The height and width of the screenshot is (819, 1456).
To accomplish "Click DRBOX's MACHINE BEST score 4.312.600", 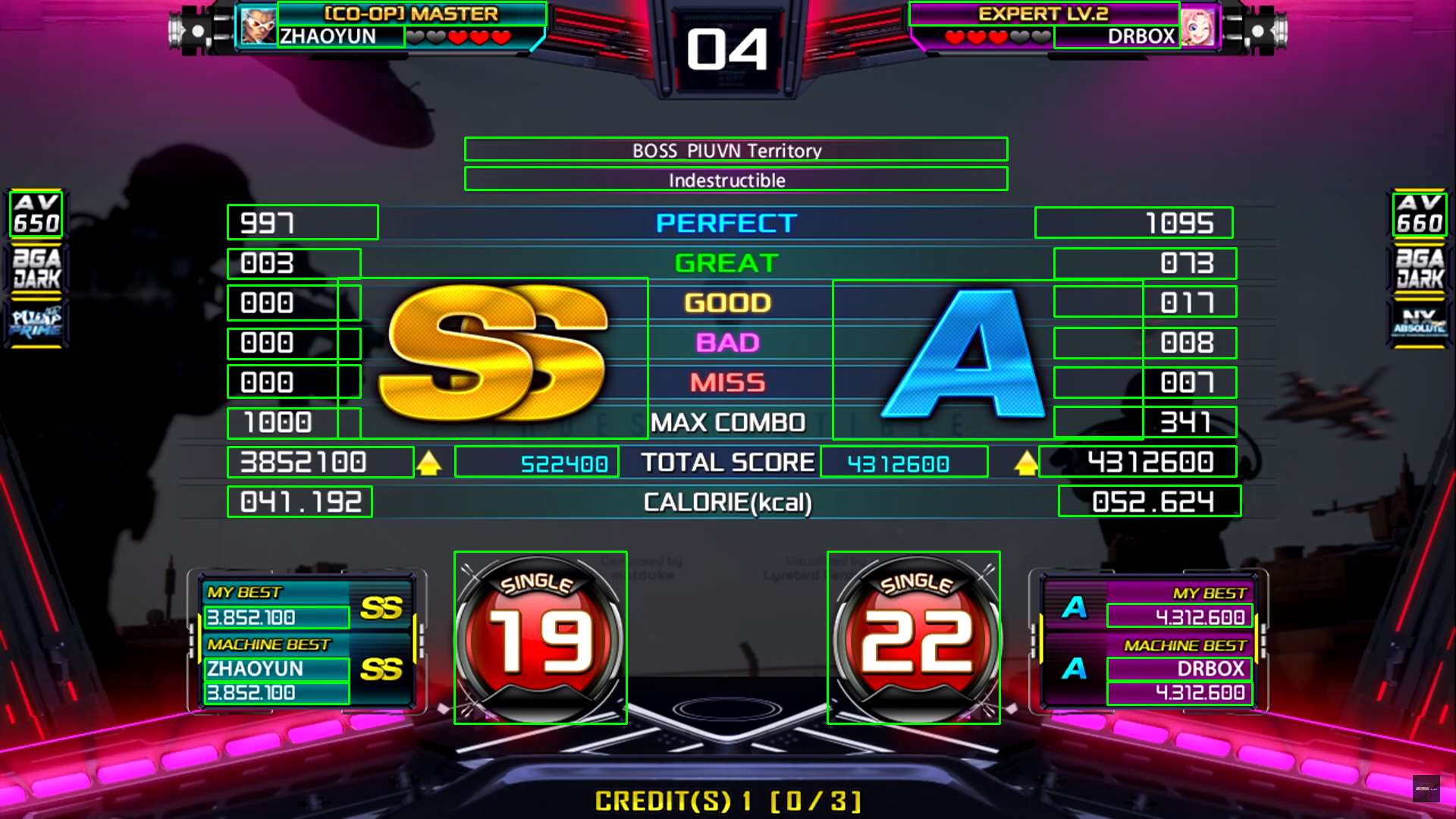I will click(x=1179, y=693).
